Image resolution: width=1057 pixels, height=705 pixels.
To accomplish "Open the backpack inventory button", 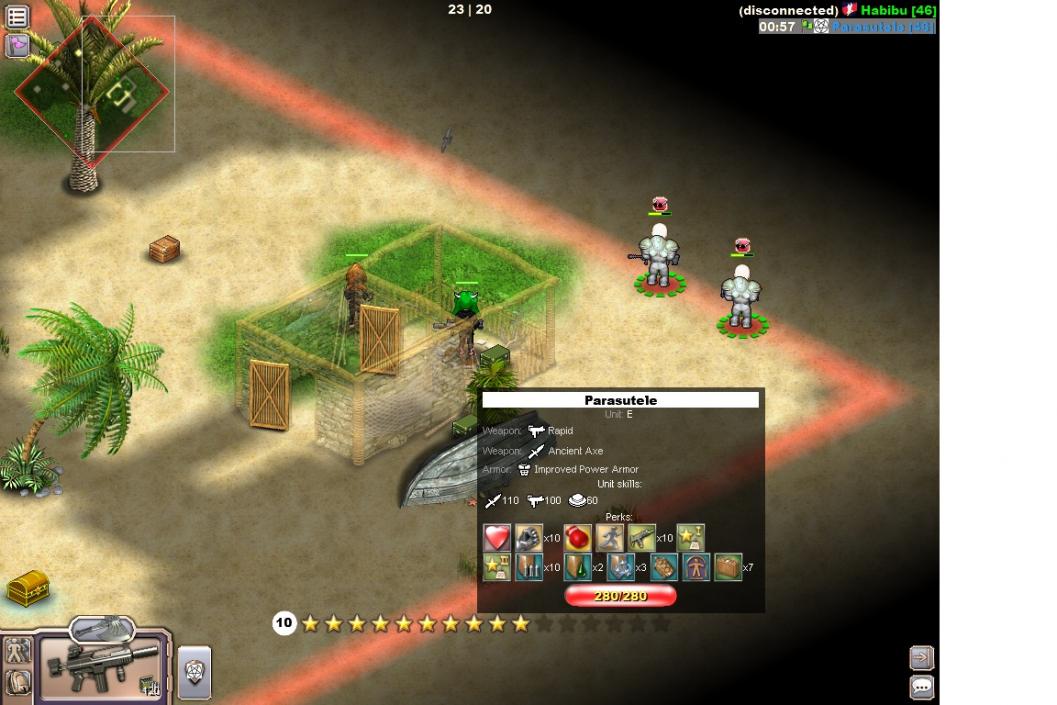I will coord(17,684).
